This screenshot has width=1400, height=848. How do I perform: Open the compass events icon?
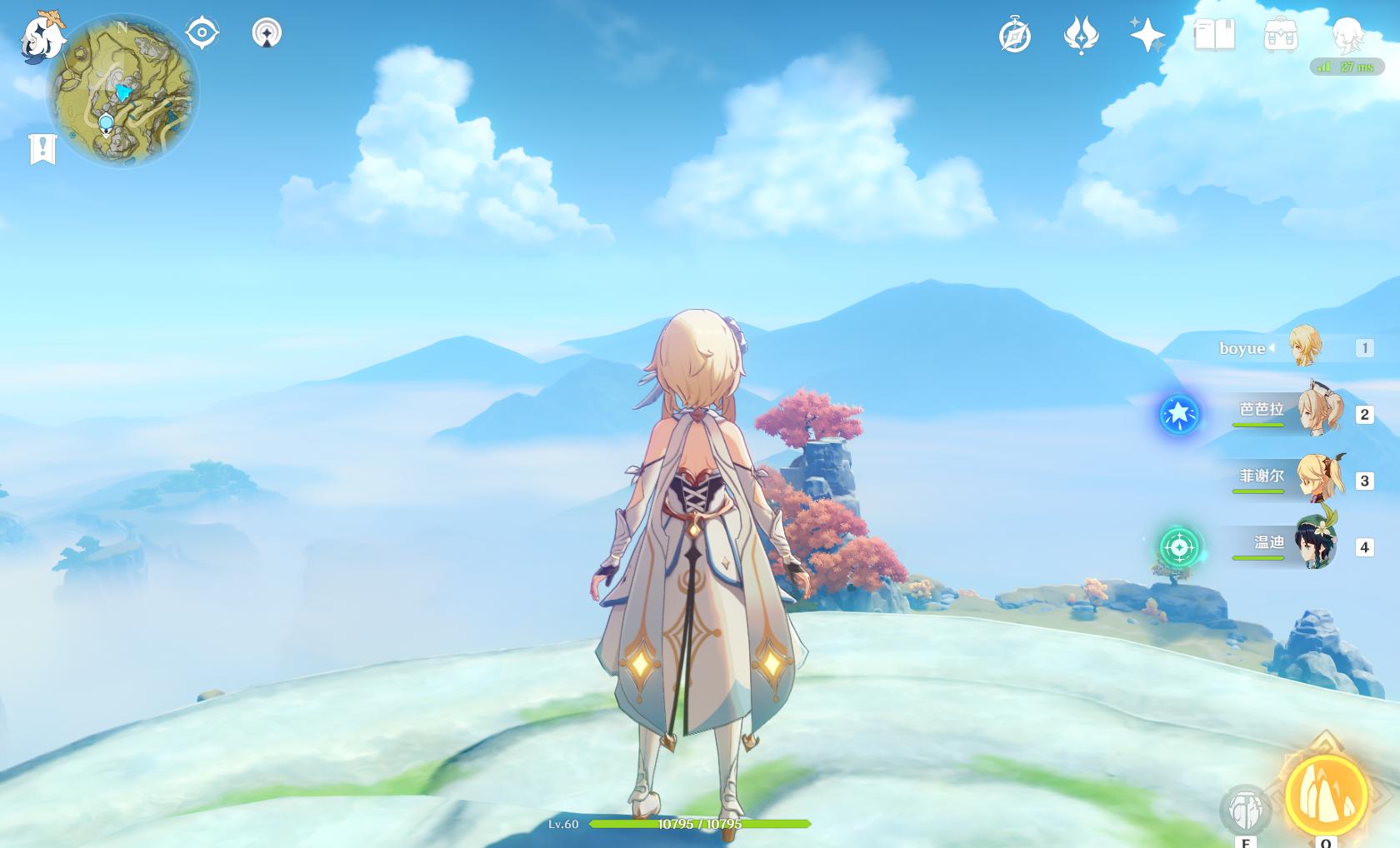click(x=1015, y=36)
